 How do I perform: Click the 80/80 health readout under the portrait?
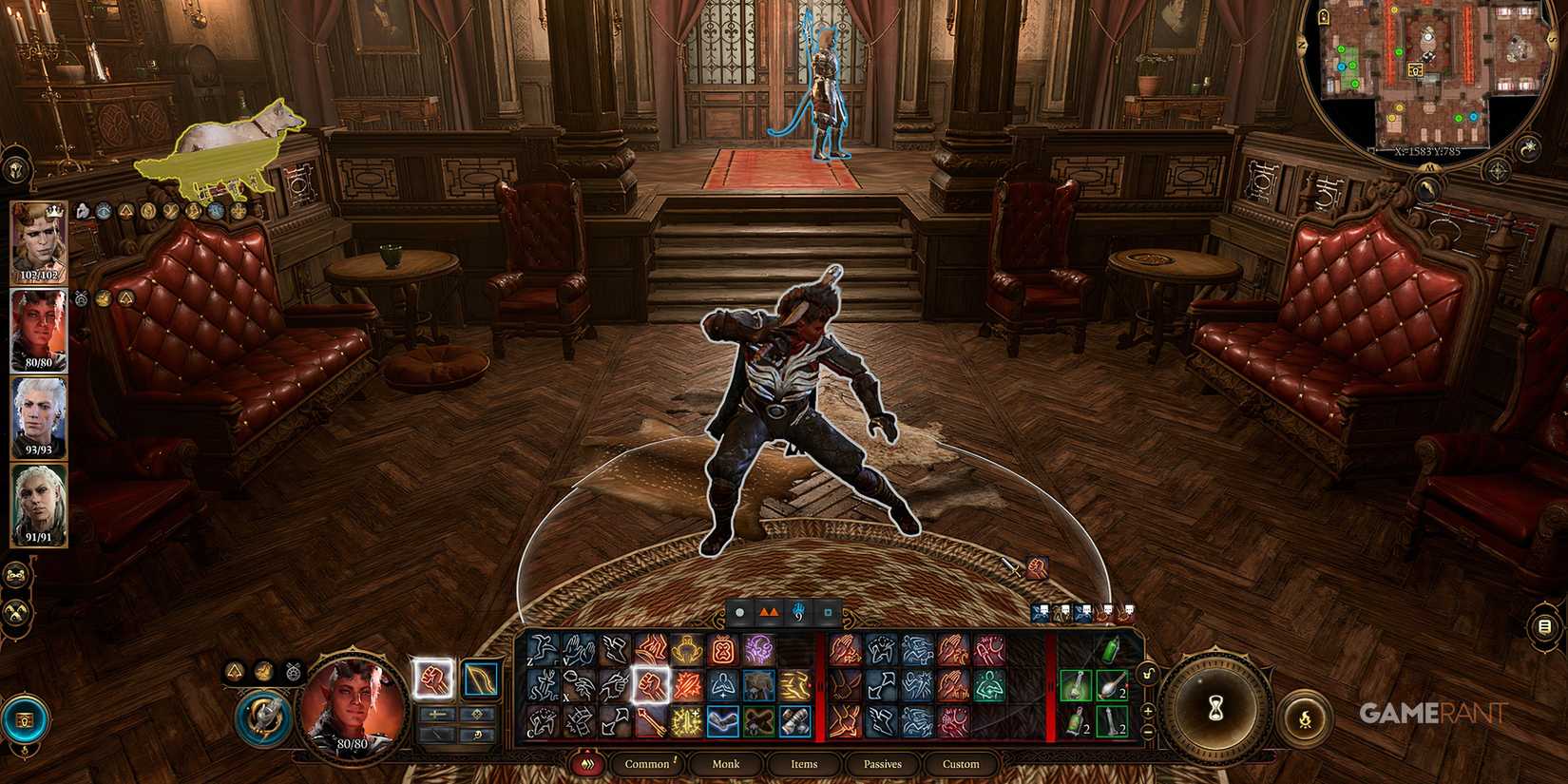pyautogui.click(x=352, y=744)
